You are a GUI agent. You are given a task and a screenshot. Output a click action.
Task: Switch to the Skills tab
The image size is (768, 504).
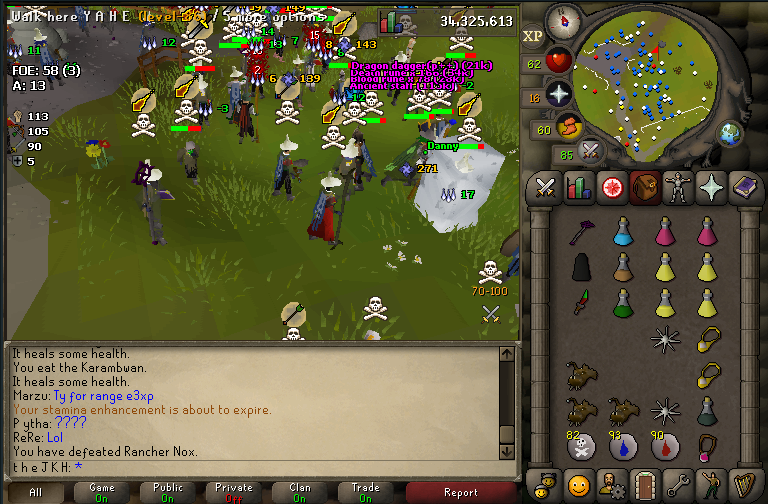578,187
